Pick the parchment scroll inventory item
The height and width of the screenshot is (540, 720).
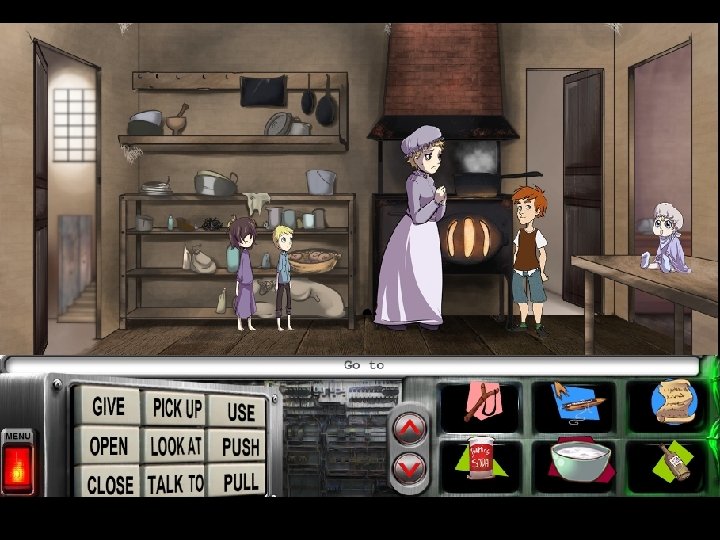[x=667, y=403]
